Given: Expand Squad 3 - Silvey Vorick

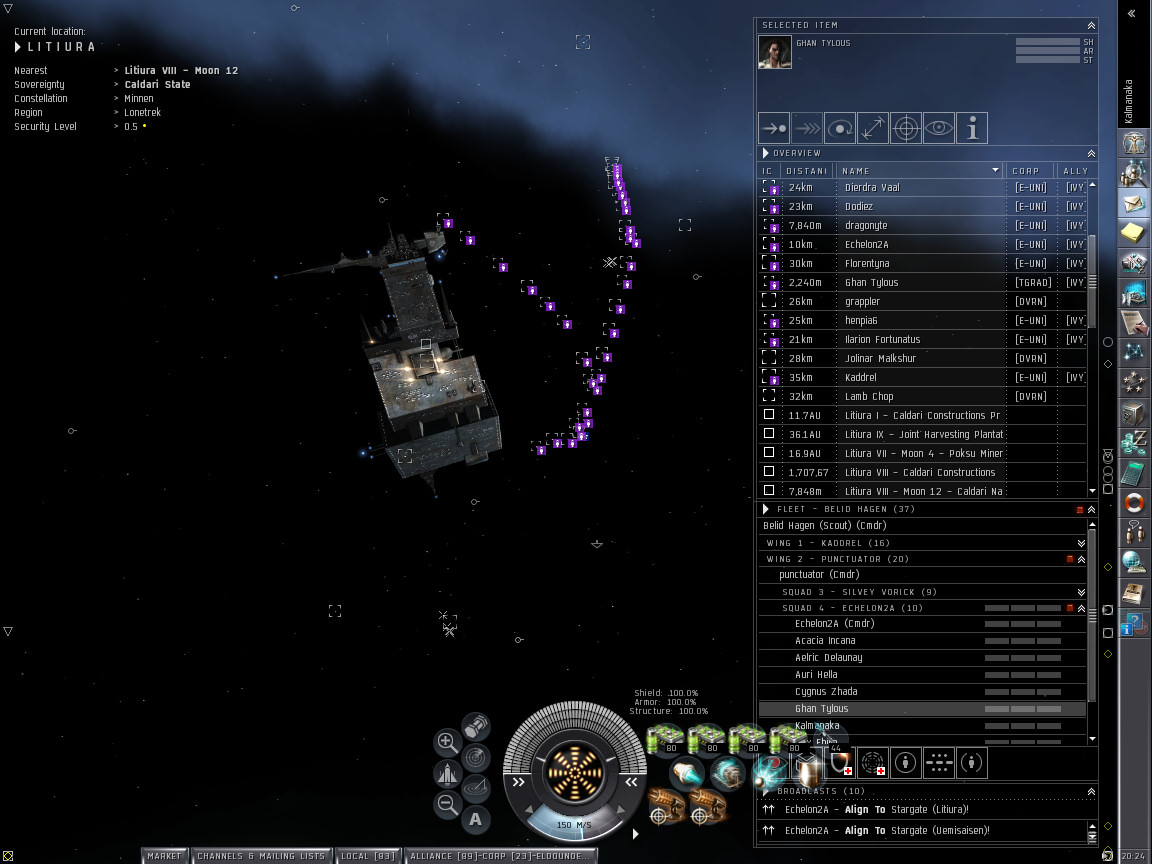Looking at the screenshot, I should [1080, 592].
